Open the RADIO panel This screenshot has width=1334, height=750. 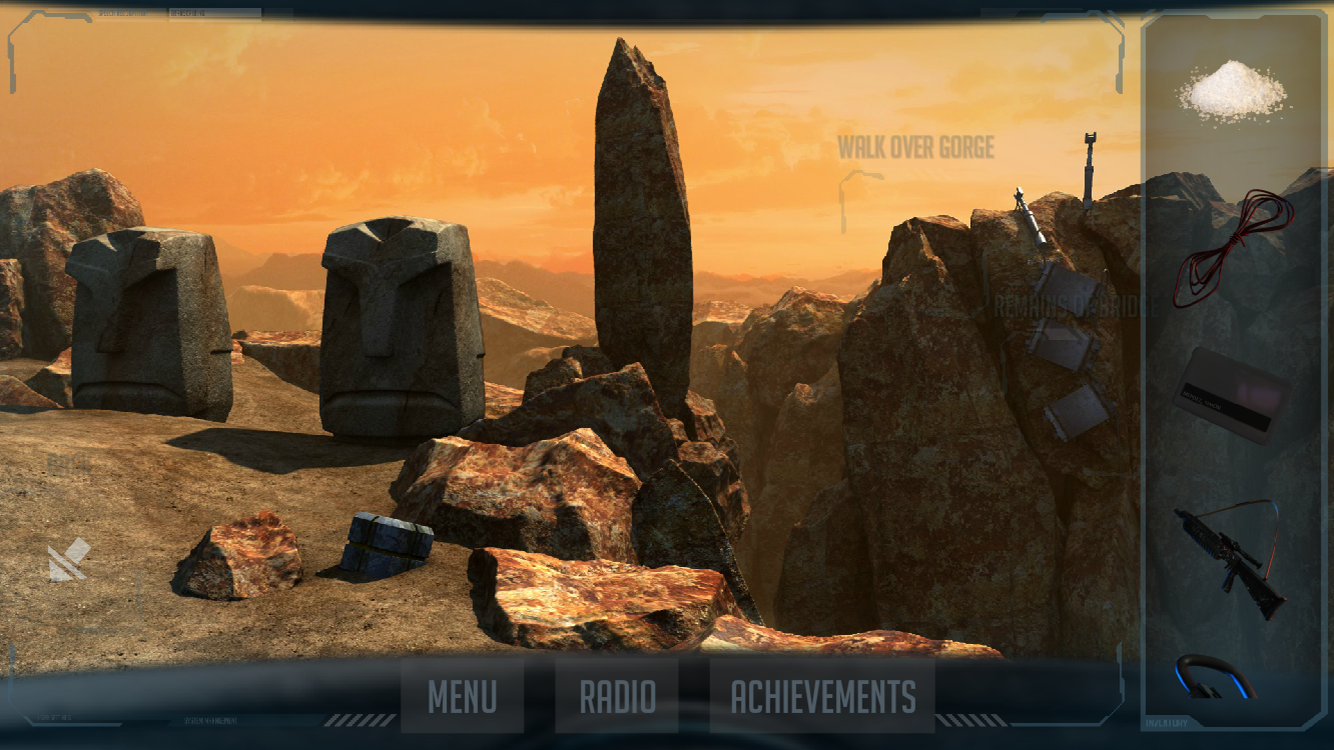[x=618, y=696]
